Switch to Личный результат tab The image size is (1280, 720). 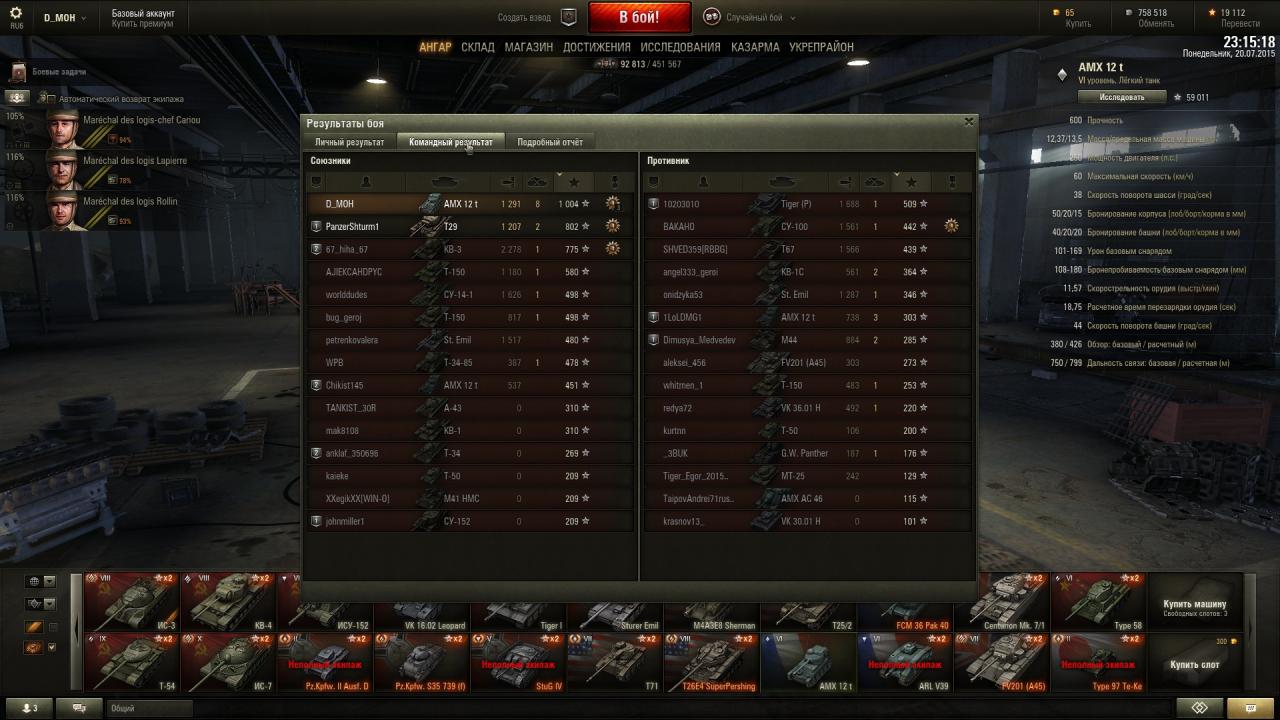[x=349, y=142]
